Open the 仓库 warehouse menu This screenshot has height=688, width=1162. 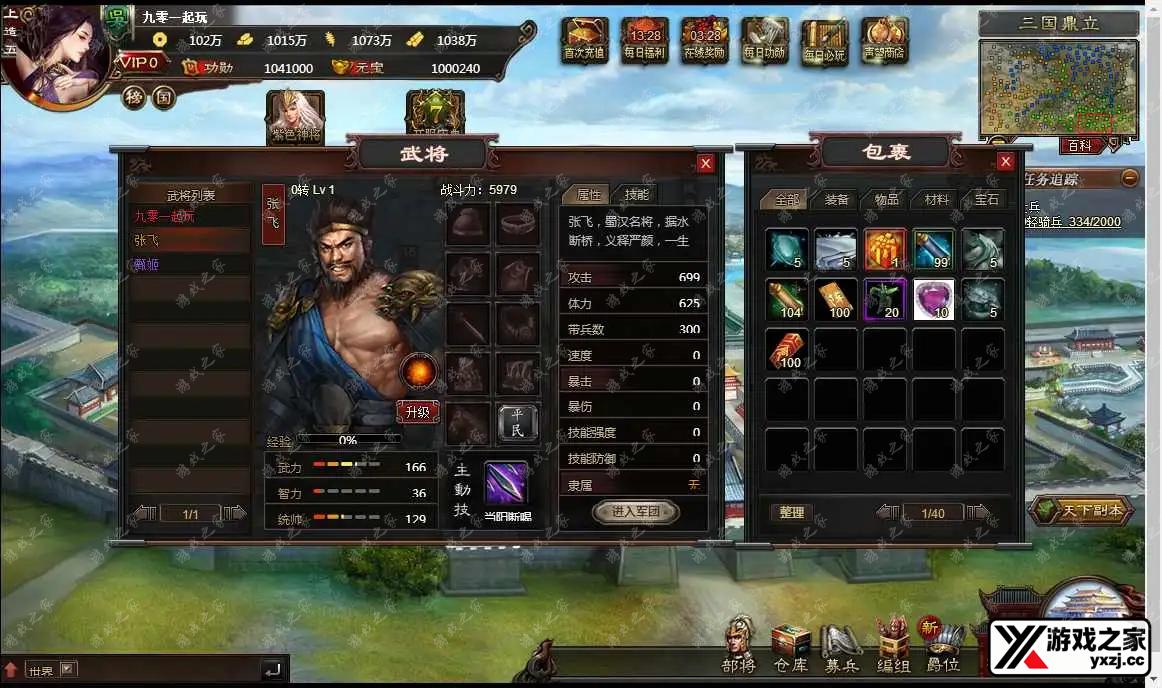791,647
